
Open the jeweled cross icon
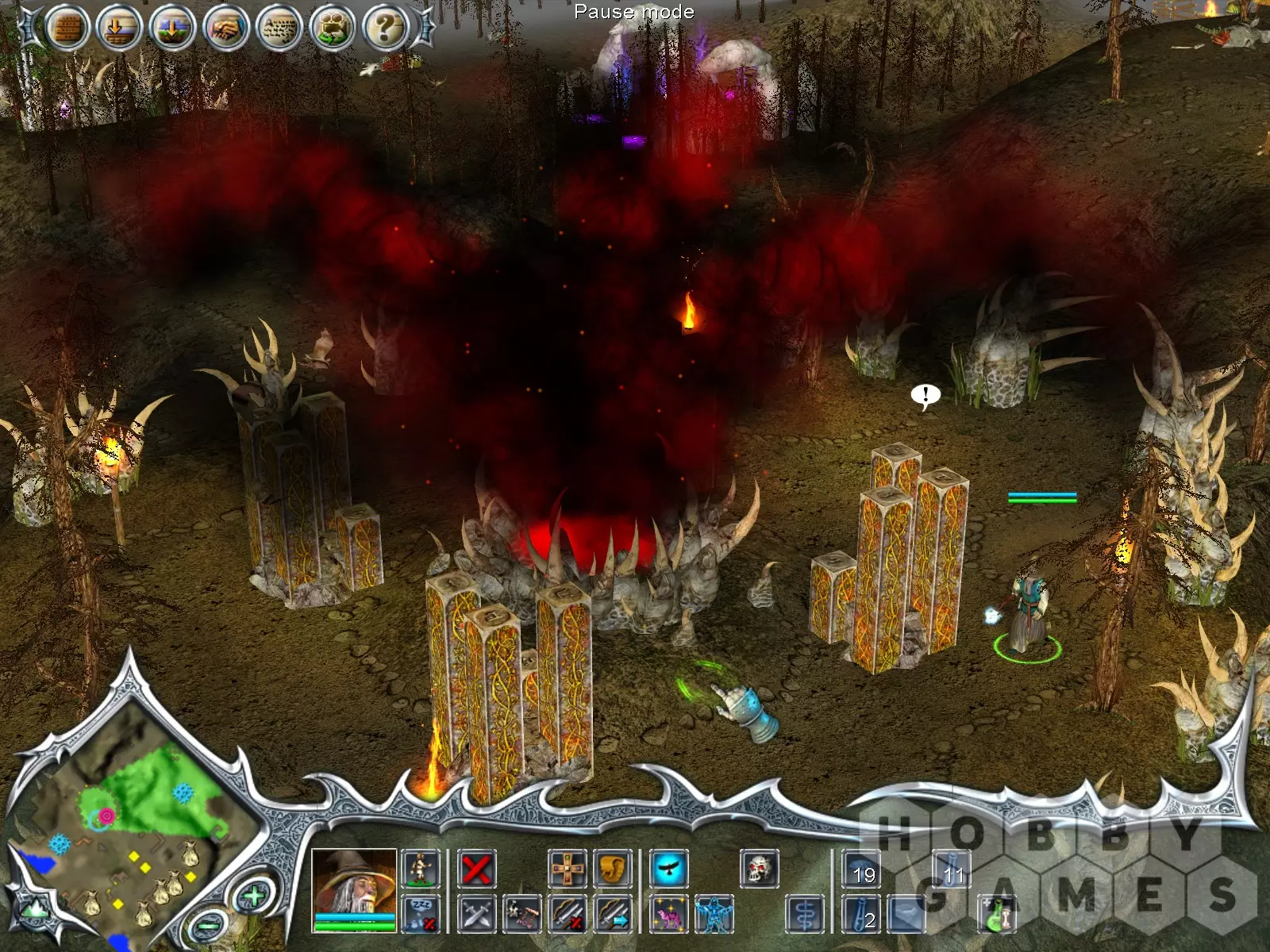[568, 869]
